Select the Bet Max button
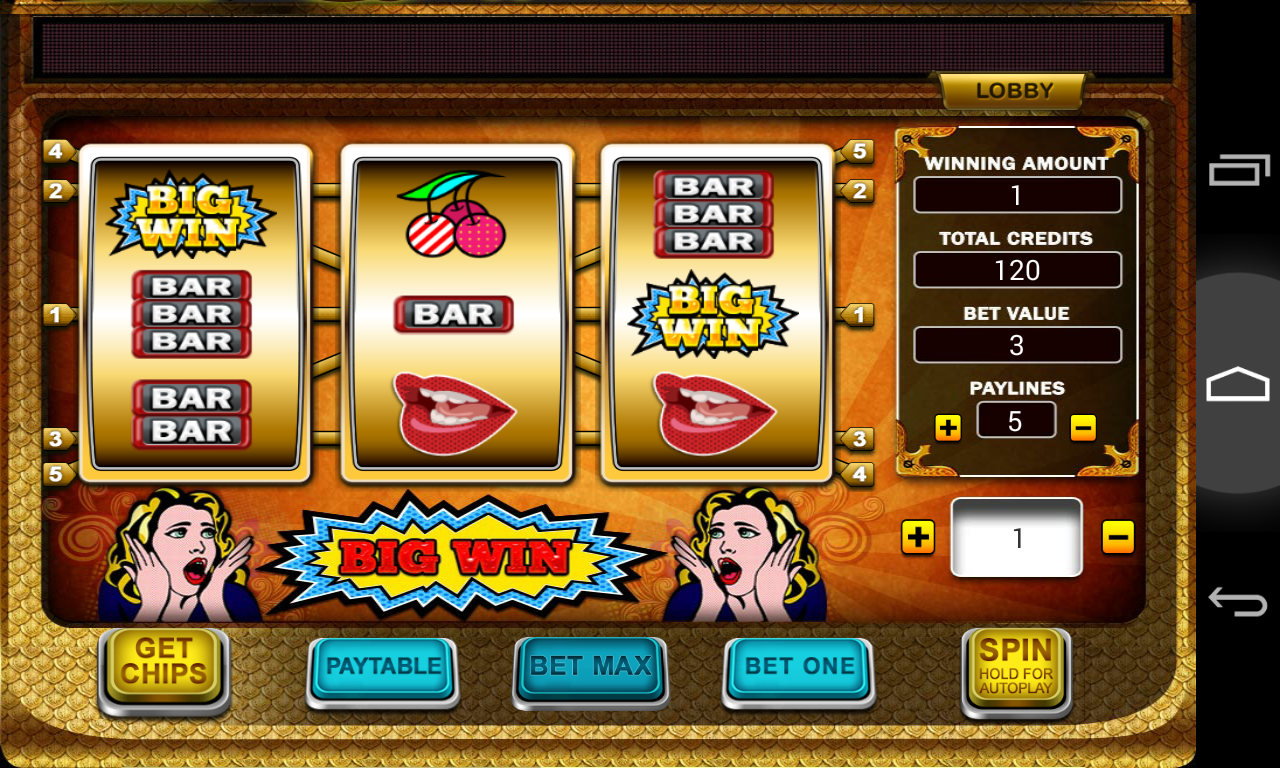This screenshot has width=1280, height=768. click(590, 668)
